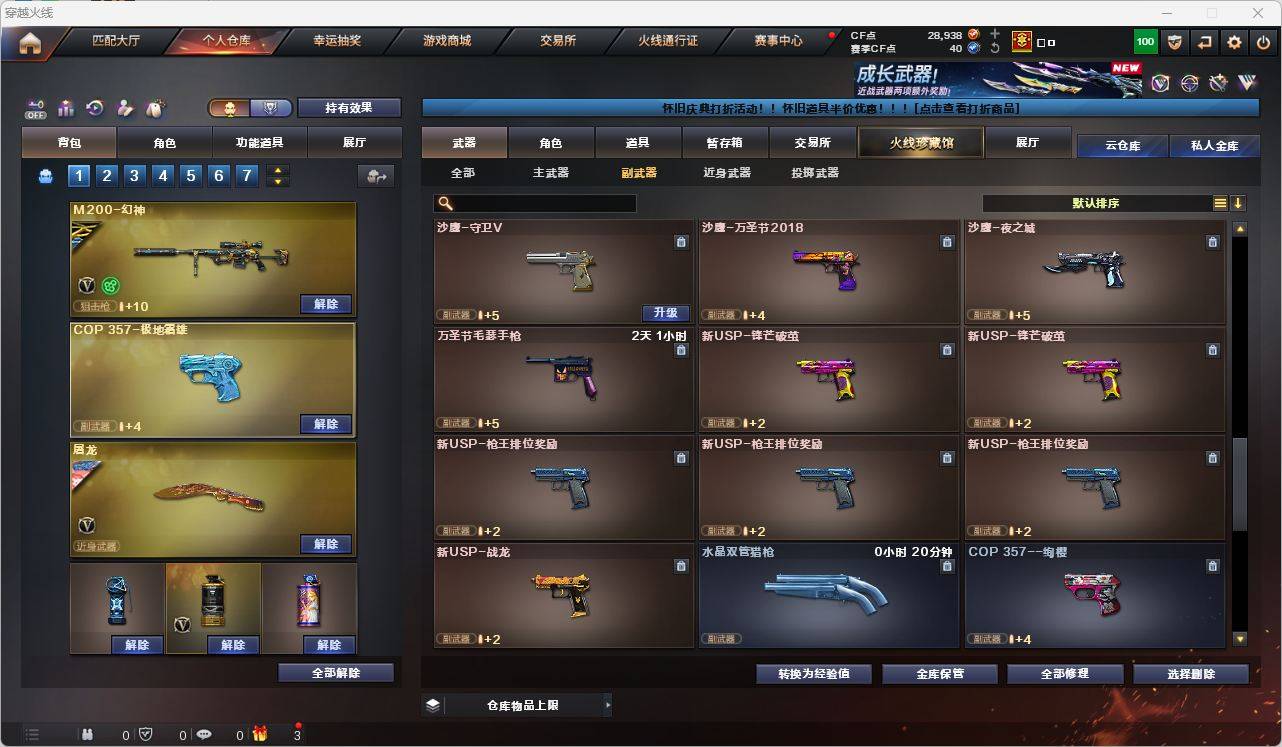Select the blue backpack icon
Viewport: 1282px width, 747px height.
point(45,174)
